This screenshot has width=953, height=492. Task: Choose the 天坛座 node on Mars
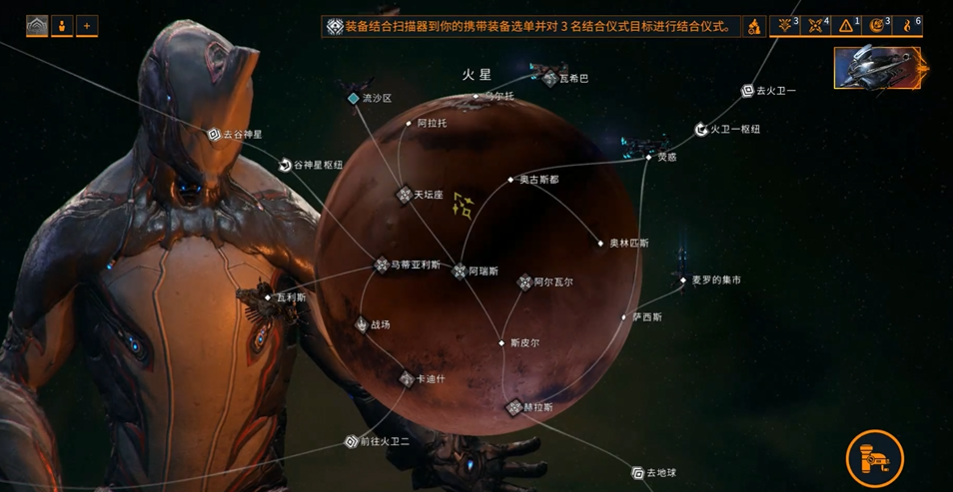click(x=405, y=194)
